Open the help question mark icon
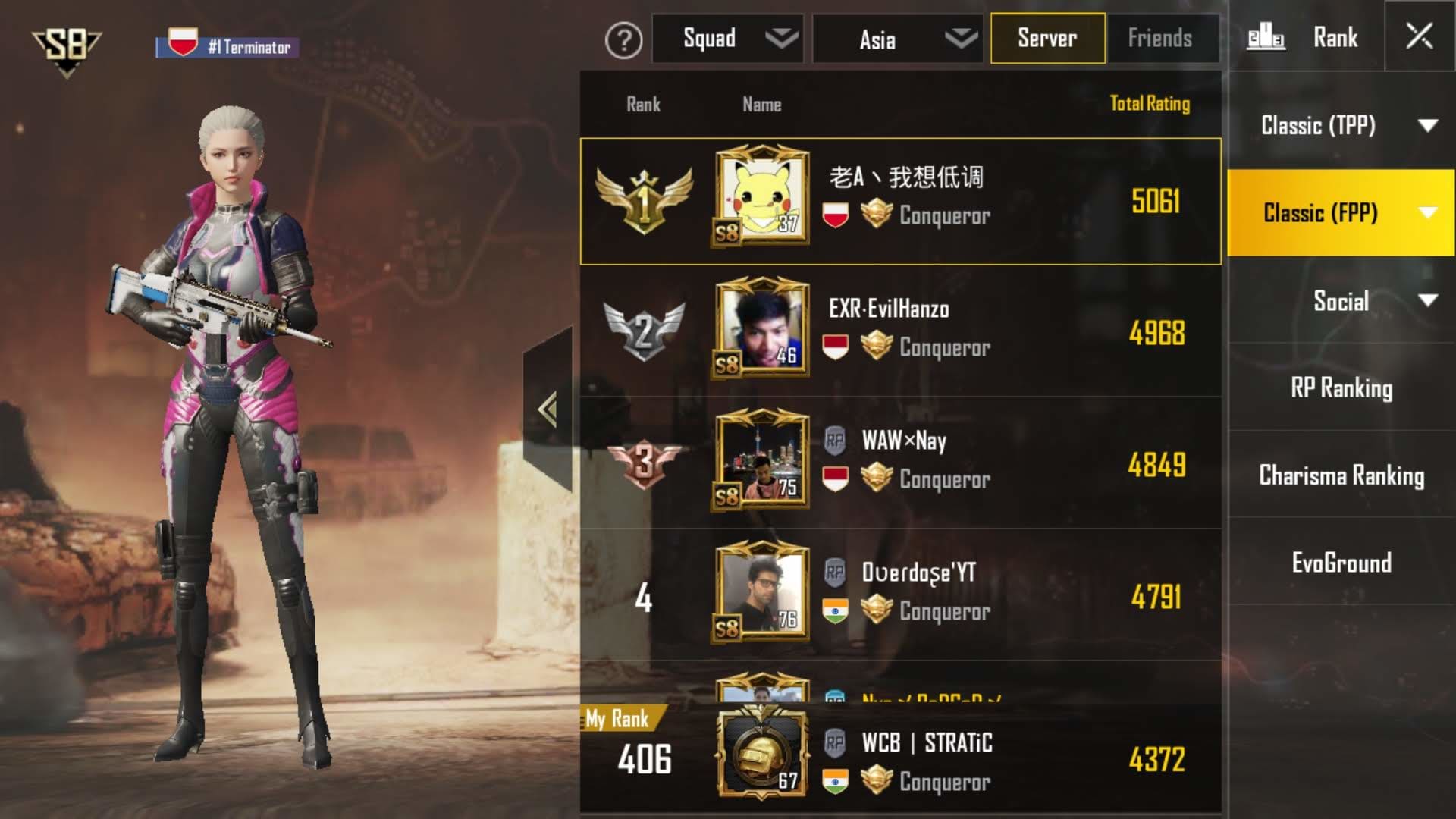1456x819 pixels. pyautogui.click(x=623, y=39)
